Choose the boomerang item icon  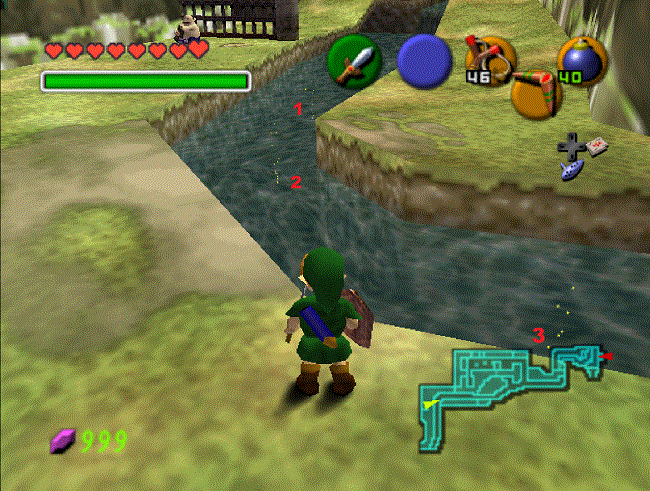[x=536, y=91]
